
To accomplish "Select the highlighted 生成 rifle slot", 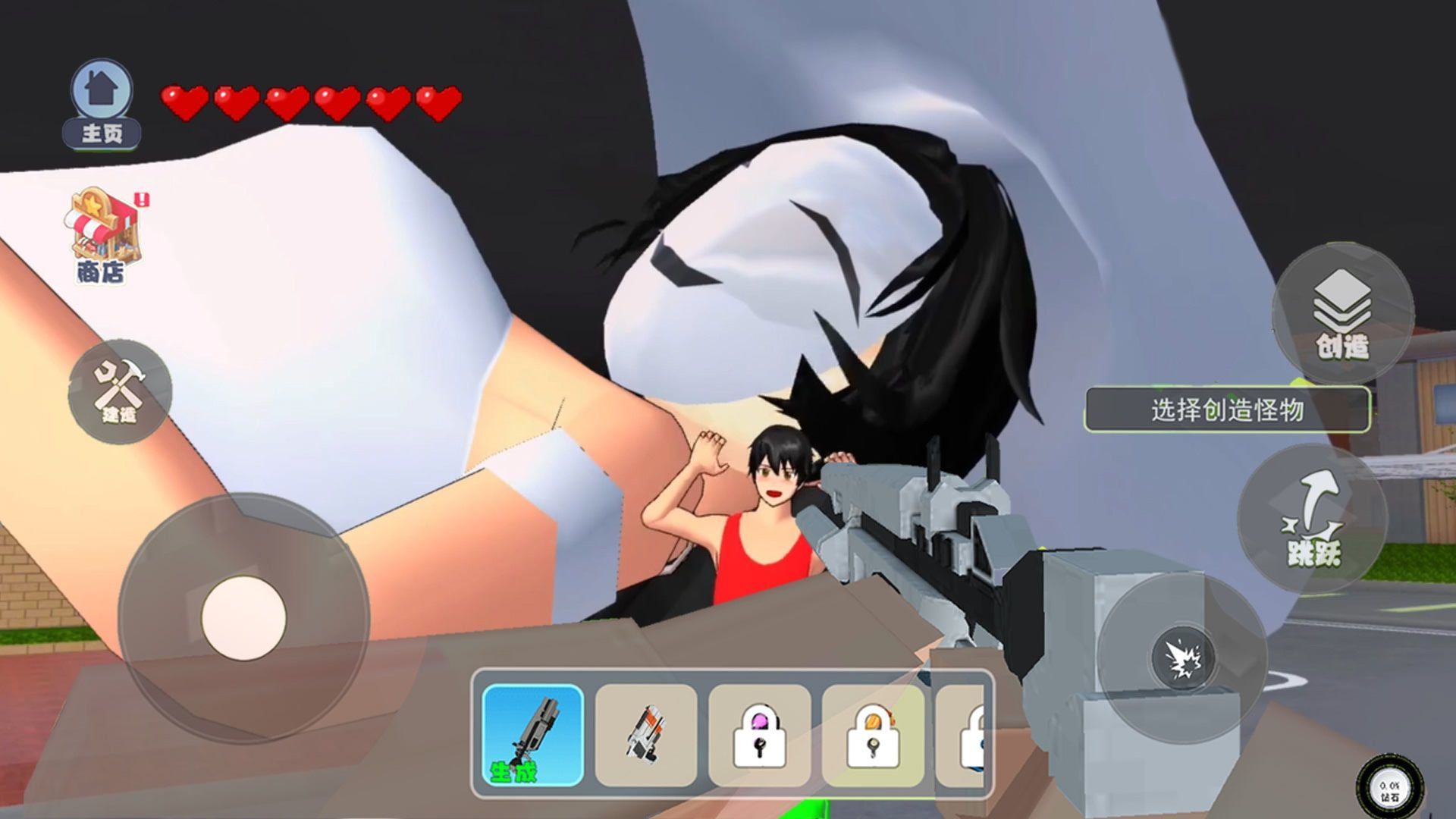I will tap(533, 735).
